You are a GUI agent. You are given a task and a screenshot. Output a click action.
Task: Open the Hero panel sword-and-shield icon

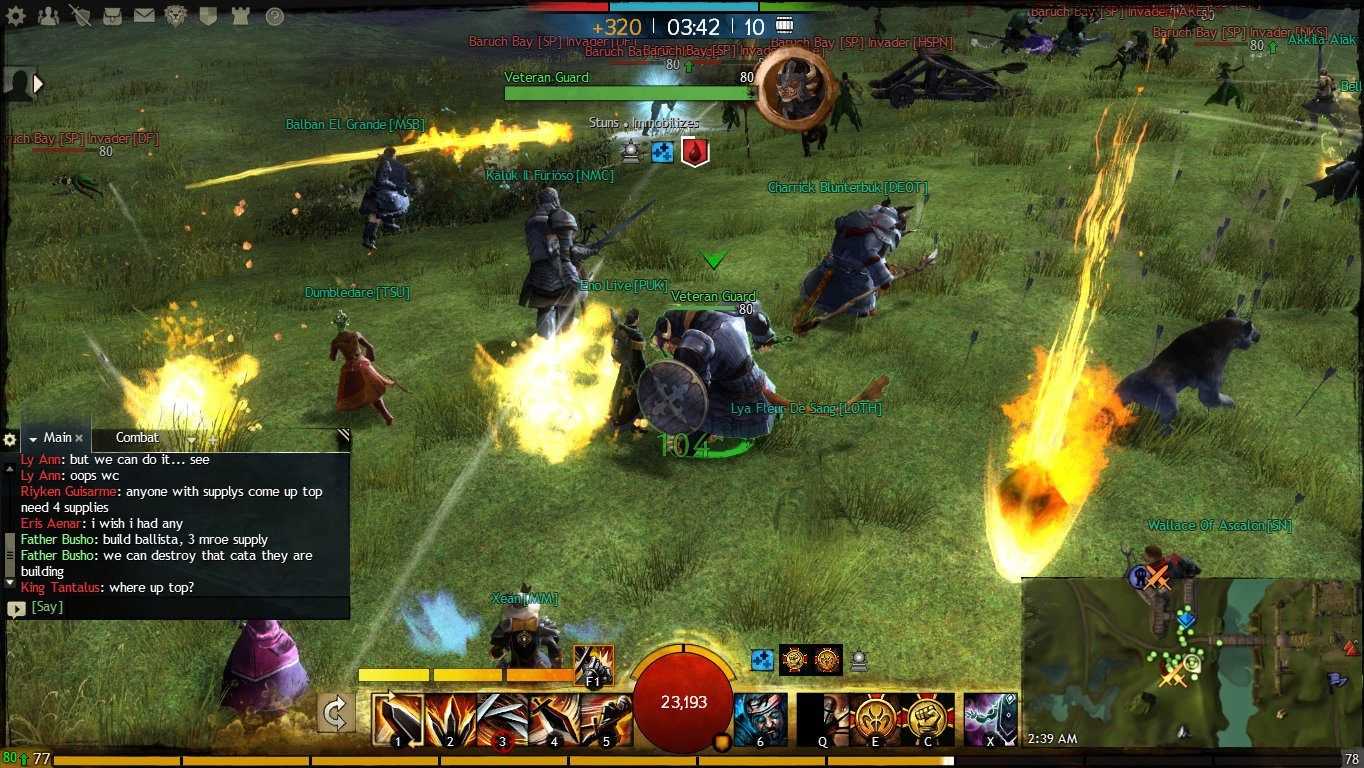80,16
